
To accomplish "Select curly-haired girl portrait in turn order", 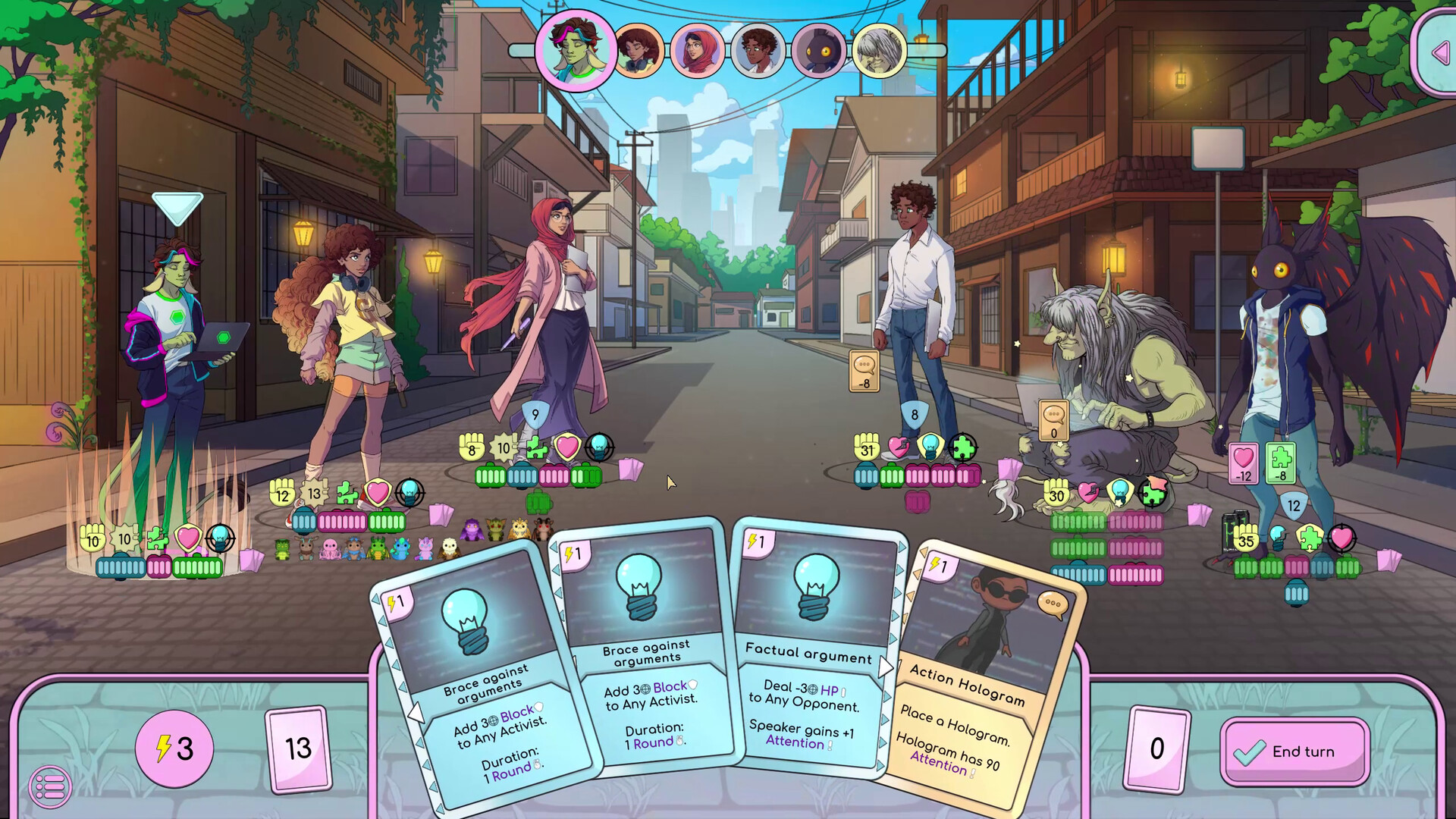I will pos(638,51).
